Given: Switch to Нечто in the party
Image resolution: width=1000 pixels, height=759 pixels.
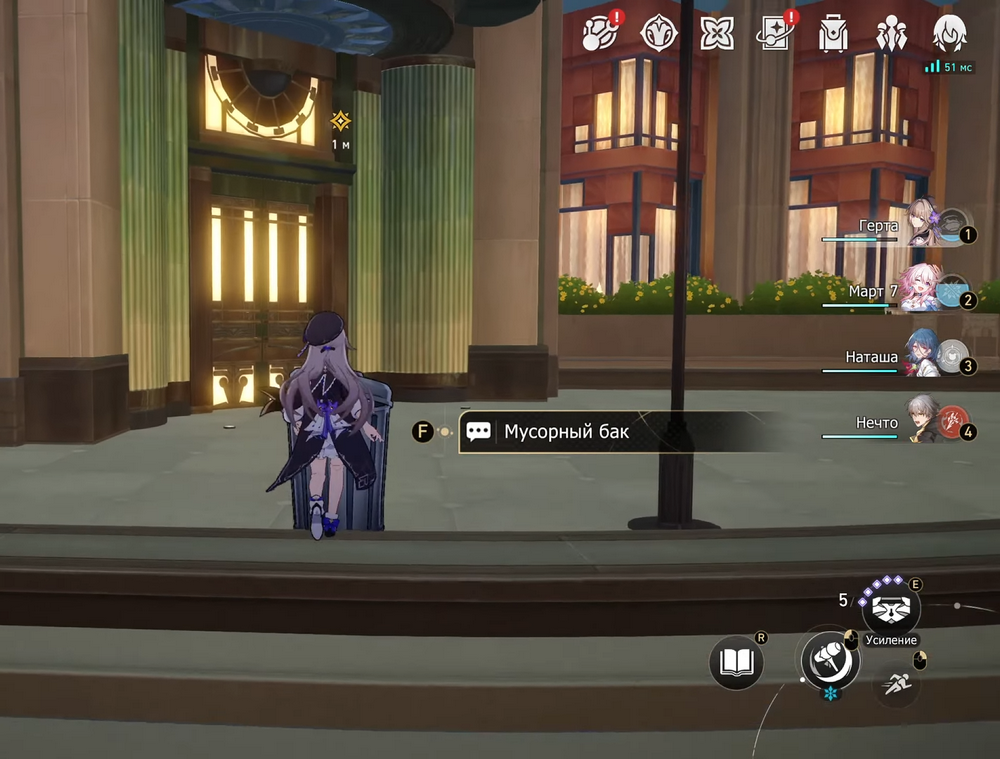Looking at the screenshot, I should point(925,422).
